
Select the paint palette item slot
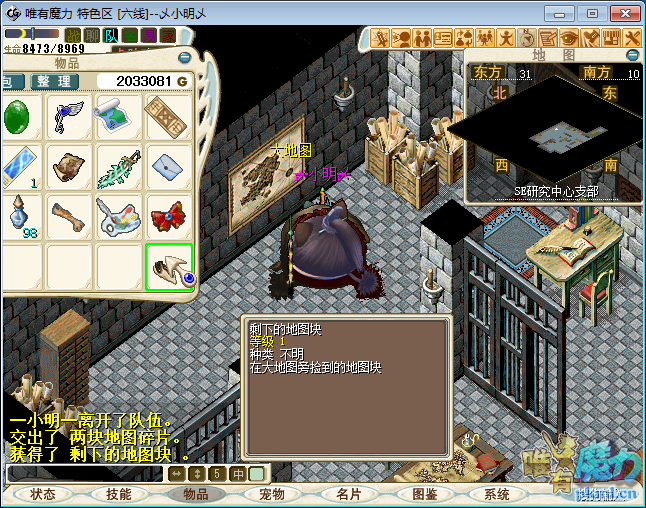(x=119, y=216)
